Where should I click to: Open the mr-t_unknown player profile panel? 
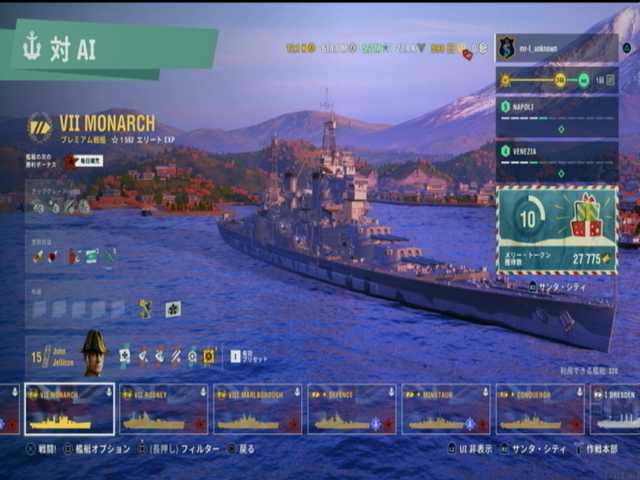556,48
